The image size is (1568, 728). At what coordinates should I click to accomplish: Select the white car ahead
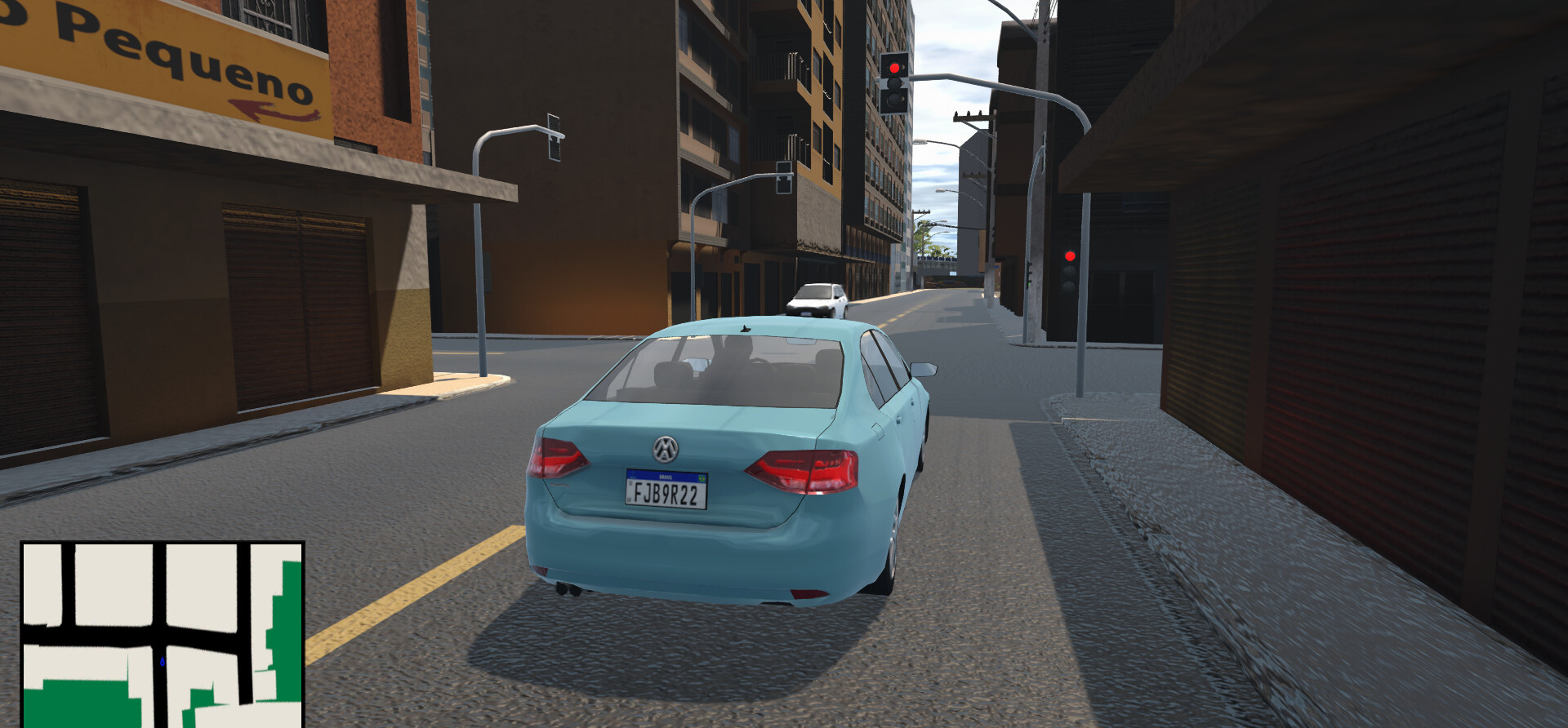click(815, 300)
